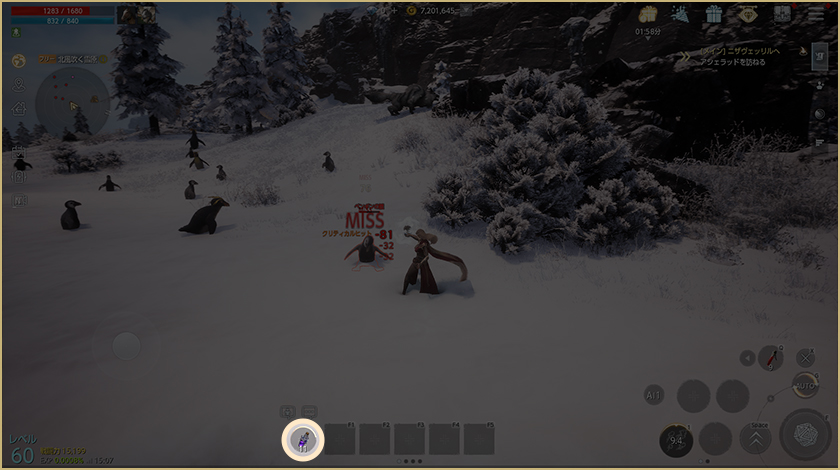The image size is (840, 470).
Task: Activate the skill showing 9.4 cooldown
Action: (677, 440)
